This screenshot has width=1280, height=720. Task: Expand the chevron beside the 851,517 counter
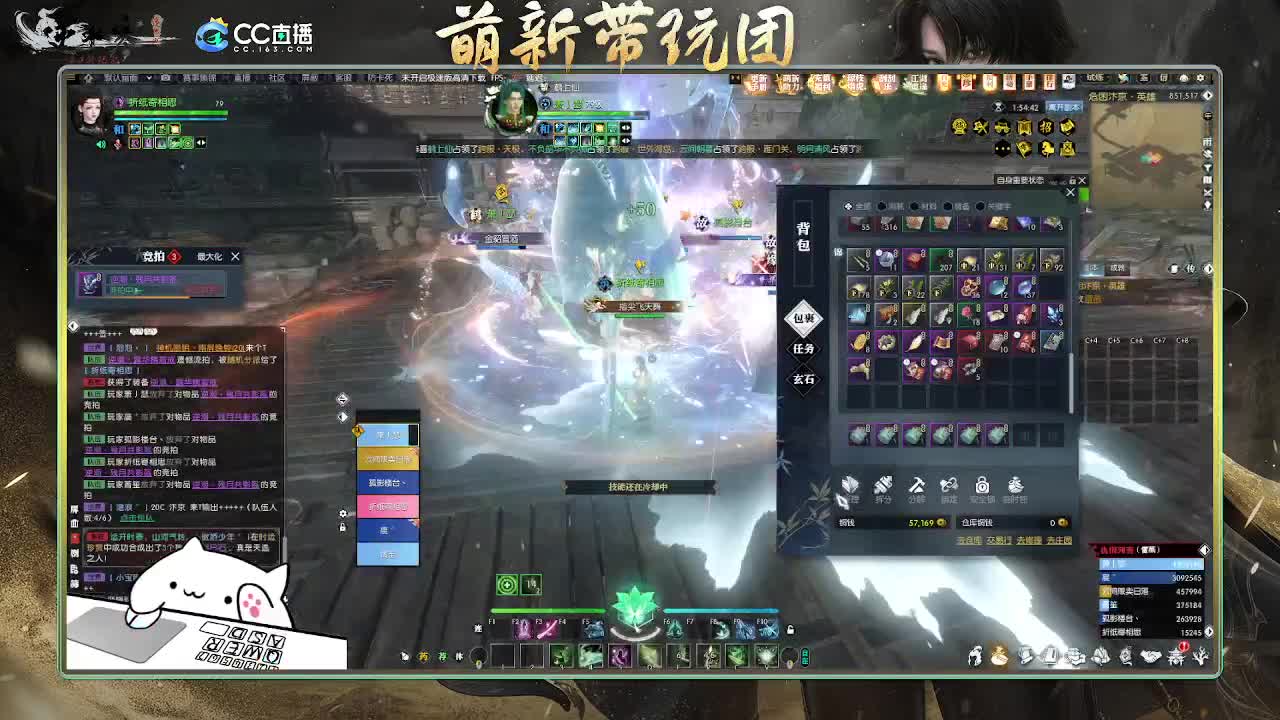click(x=1208, y=96)
